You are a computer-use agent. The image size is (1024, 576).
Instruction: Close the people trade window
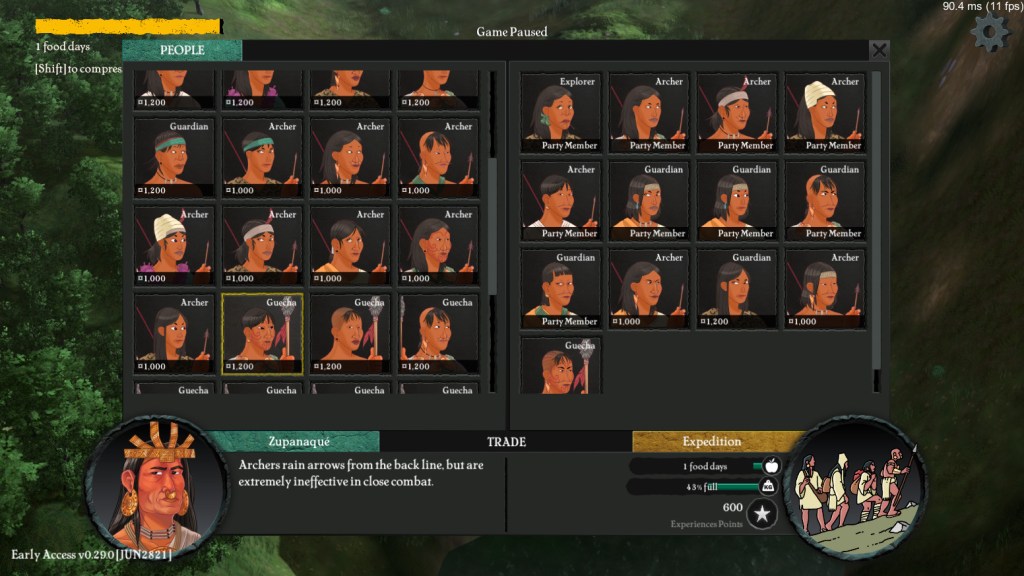879,50
